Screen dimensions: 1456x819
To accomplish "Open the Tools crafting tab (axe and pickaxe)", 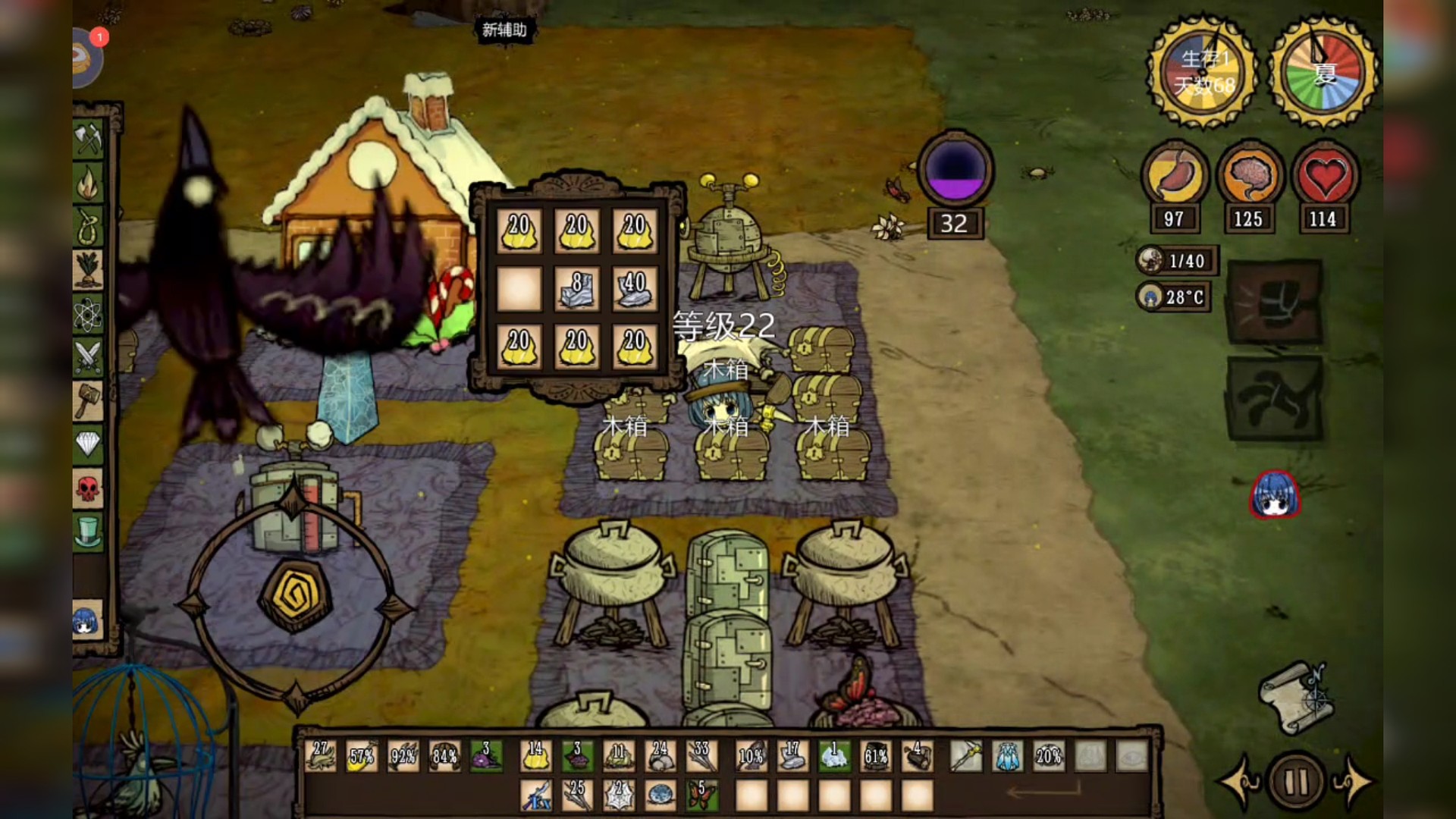I will click(x=89, y=137).
